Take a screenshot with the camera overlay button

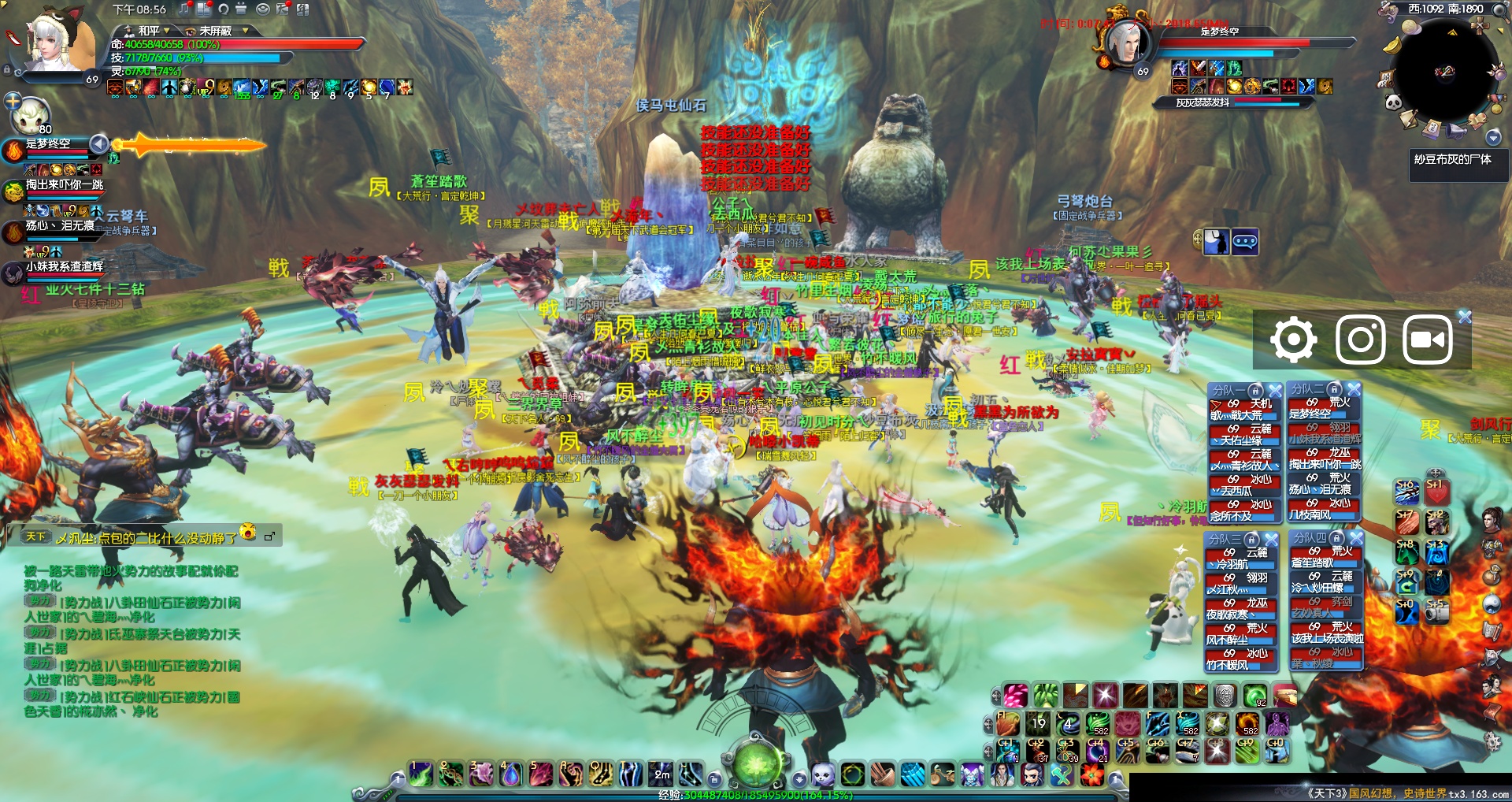tap(1361, 340)
